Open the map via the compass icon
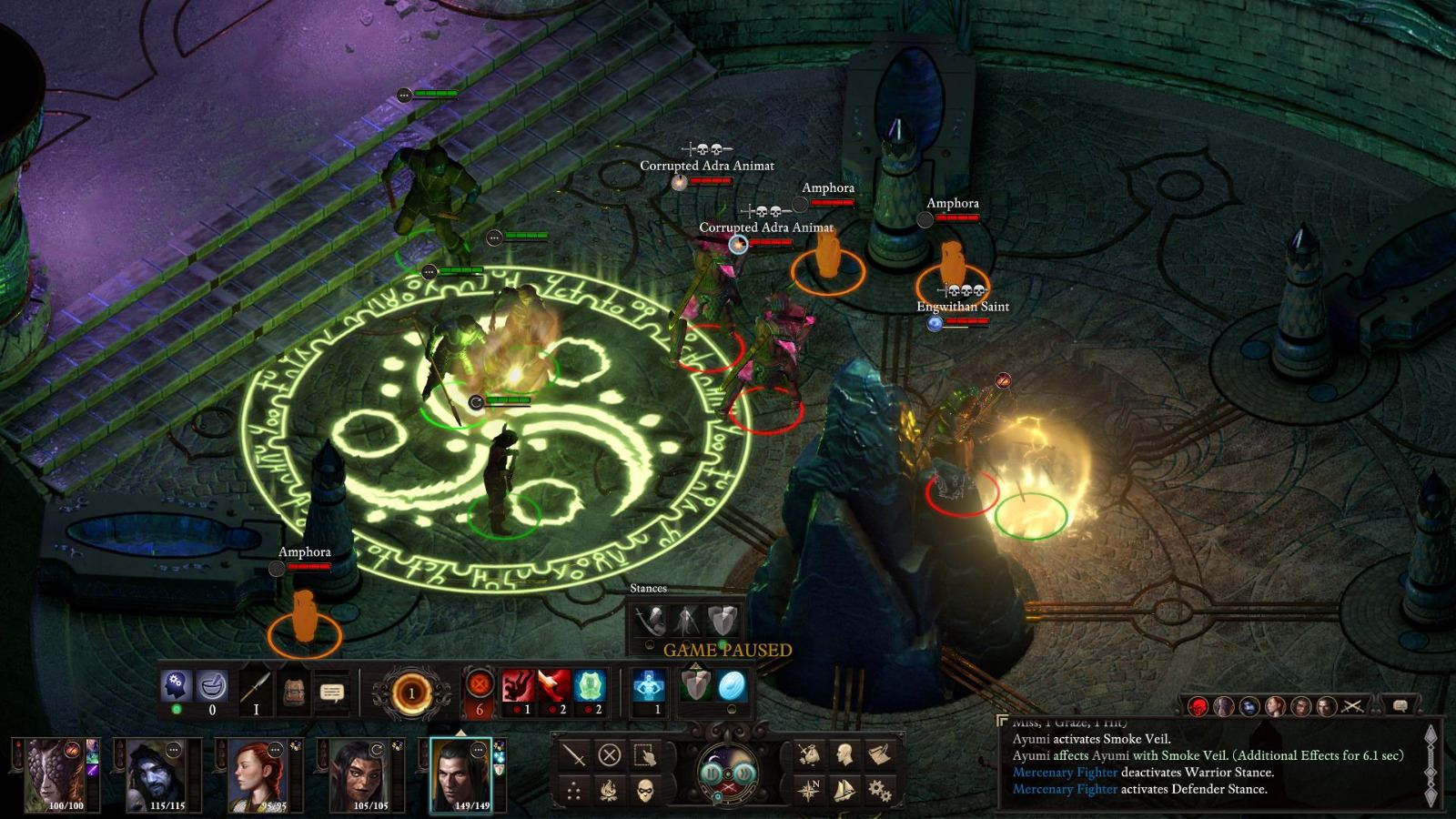The height and width of the screenshot is (819, 1456). pyautogui.click(x=811, y=788)
